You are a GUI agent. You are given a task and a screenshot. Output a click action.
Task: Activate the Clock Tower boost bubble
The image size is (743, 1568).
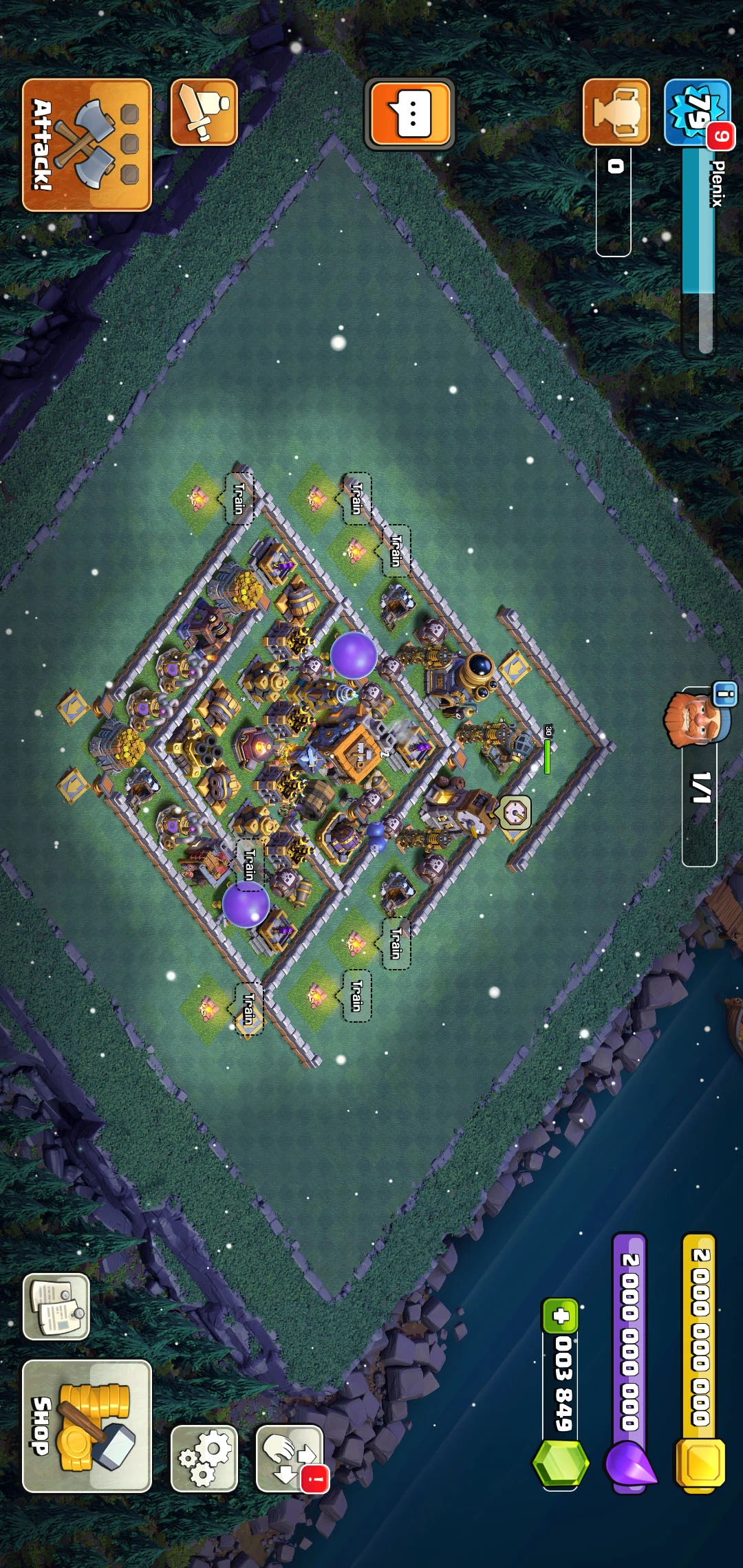(x=515, y=812)
